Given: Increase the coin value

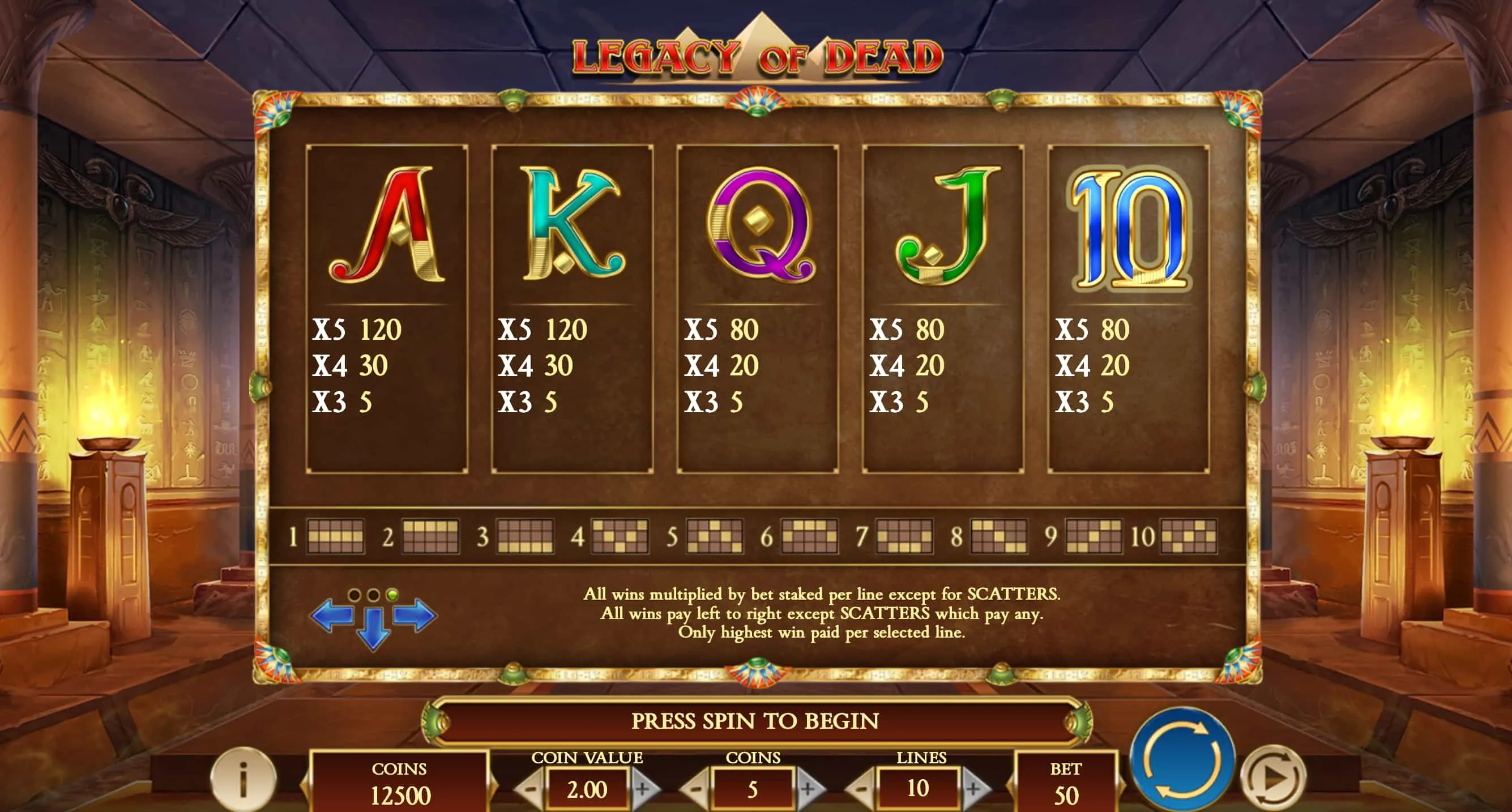Looking at the screenshot, I should coord(643,789).
